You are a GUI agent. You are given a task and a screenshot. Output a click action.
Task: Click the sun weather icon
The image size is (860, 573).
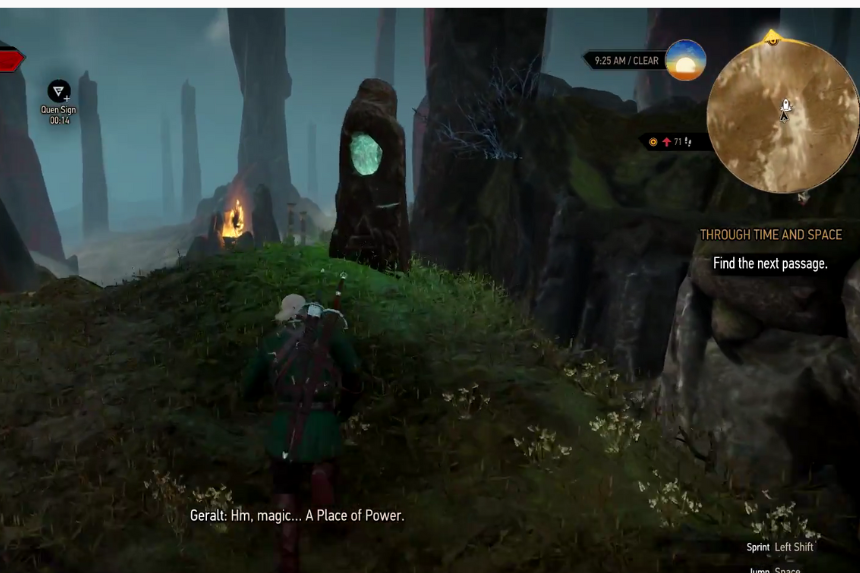coord(686,60)
